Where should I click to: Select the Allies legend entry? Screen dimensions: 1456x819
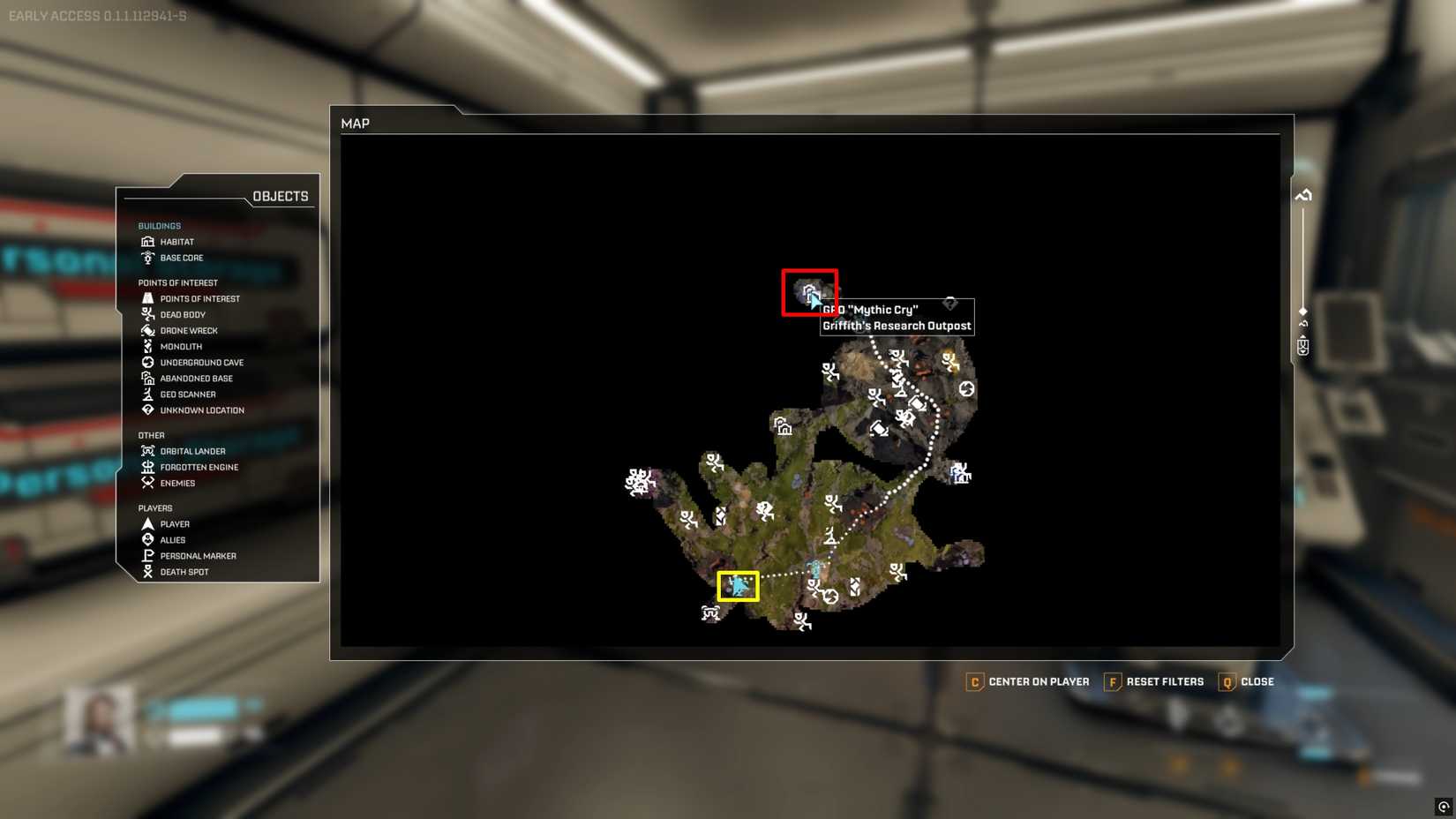pyautogui.click(x=147, y=539)
